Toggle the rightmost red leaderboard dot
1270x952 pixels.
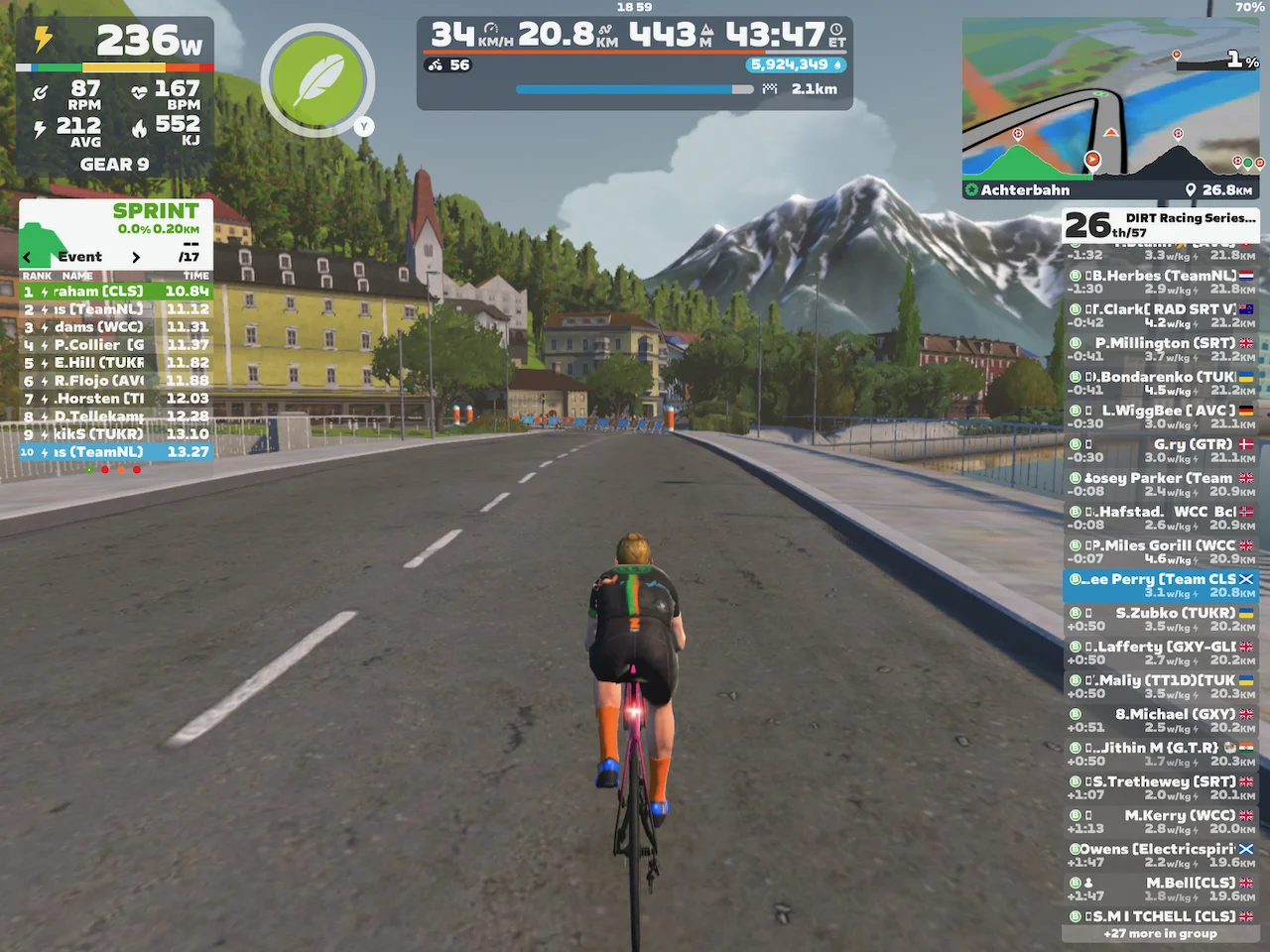pyautogui.click(x=137, y=470)
